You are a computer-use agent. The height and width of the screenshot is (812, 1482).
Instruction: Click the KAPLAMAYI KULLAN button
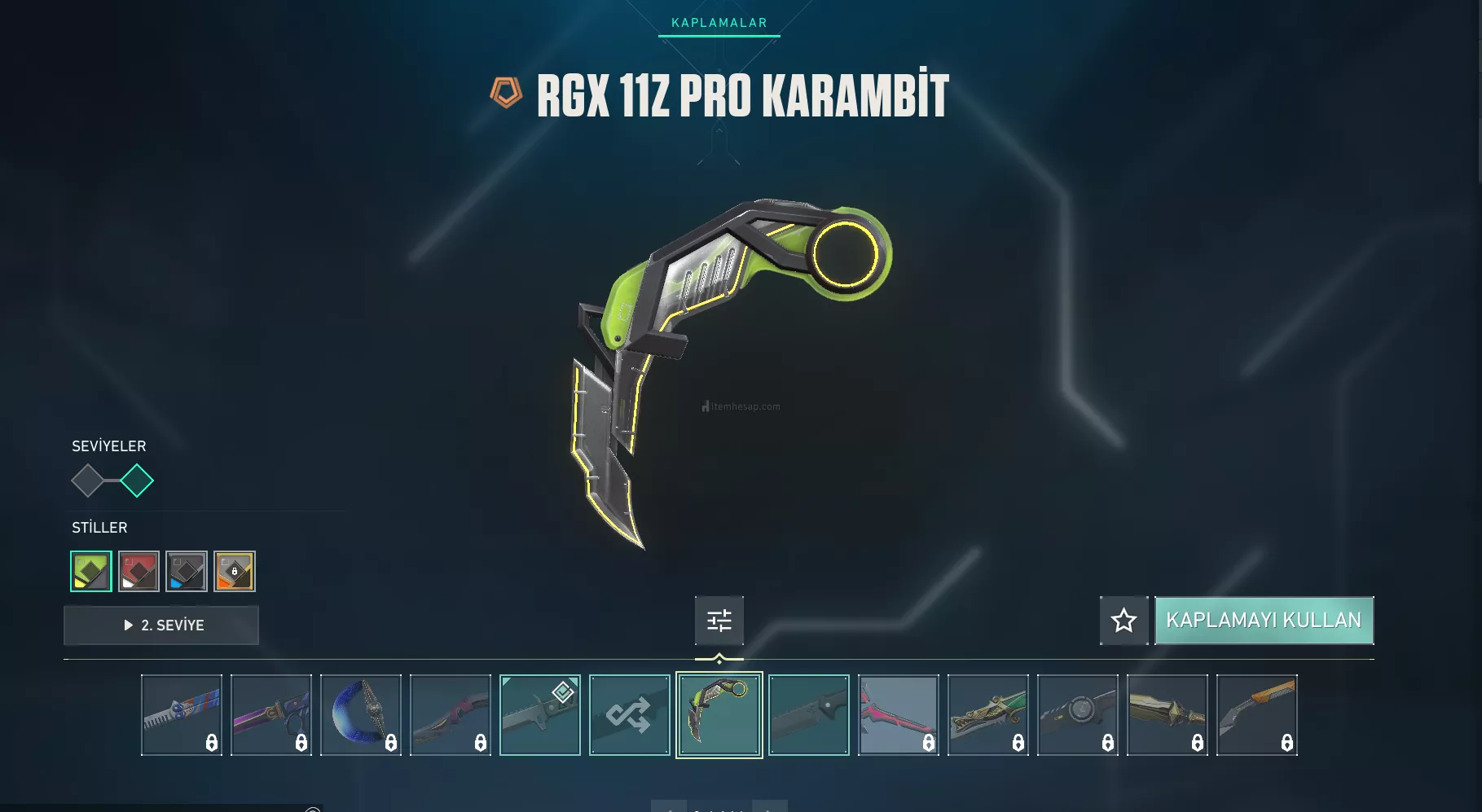1264,621
